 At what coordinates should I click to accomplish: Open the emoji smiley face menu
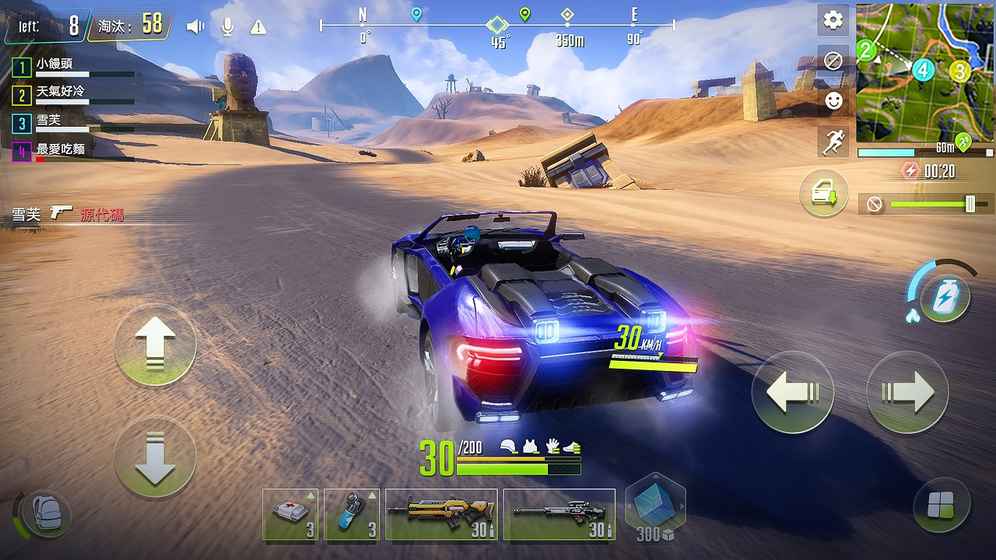tap(833, 100)
